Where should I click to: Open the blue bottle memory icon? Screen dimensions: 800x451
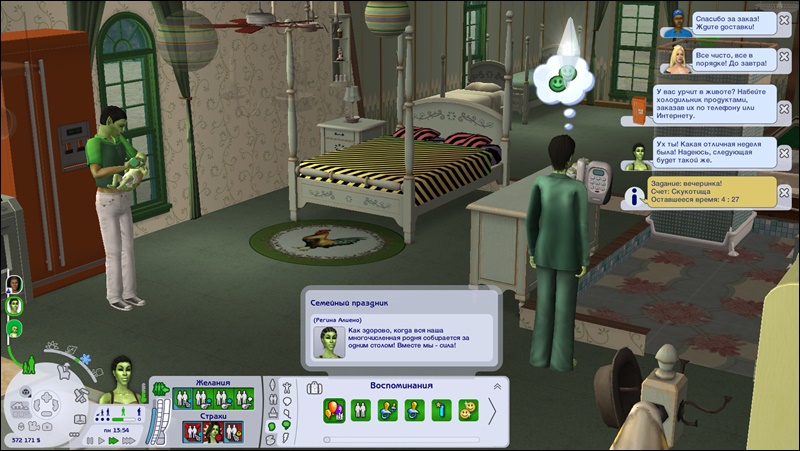click(441, 410)
